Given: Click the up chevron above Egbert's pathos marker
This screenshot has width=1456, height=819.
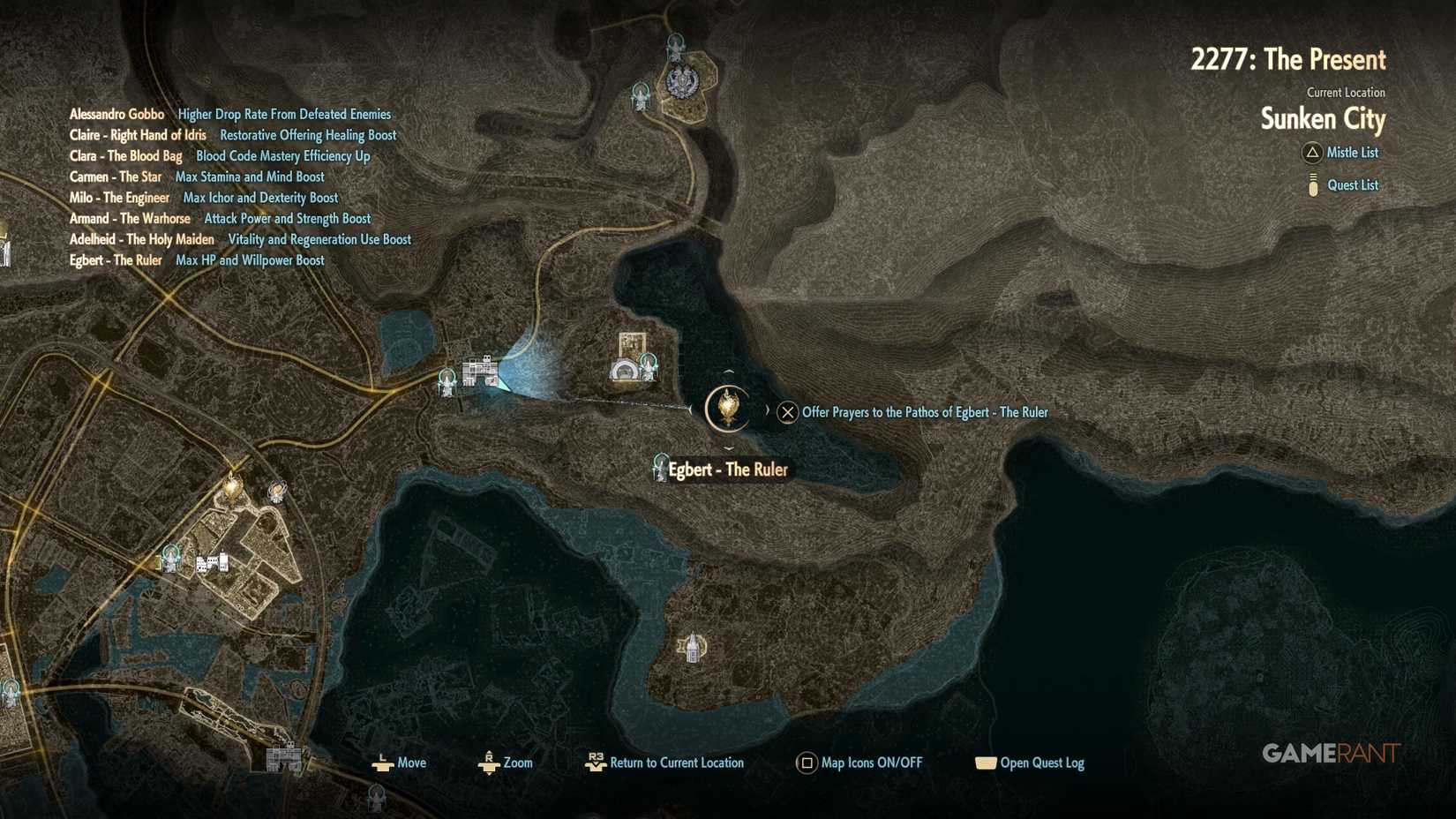Looking at the screenshot, I should click(x=728, y=372).
